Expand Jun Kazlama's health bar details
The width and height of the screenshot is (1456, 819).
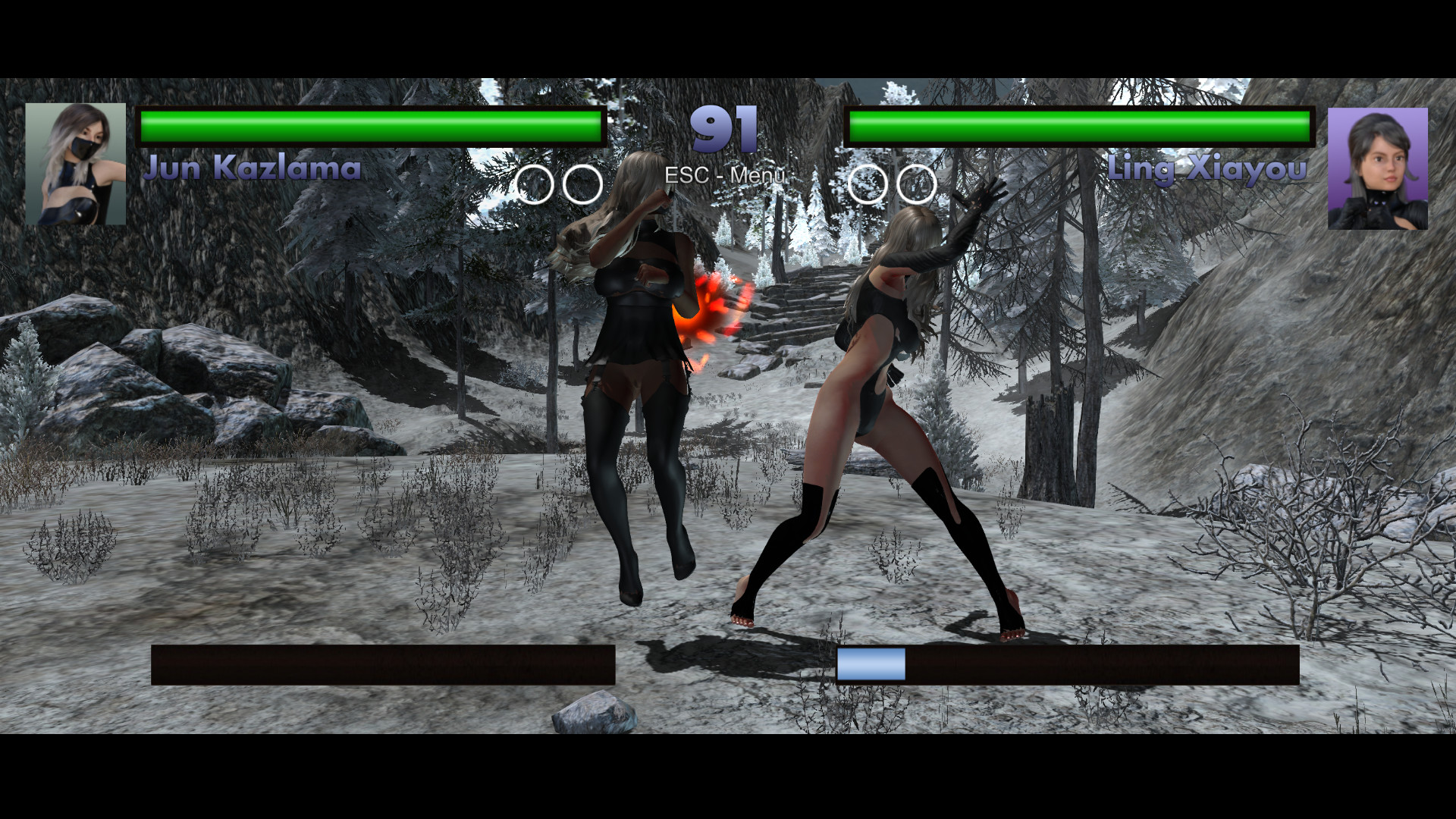pyautogui.click(x=370, y=127)
